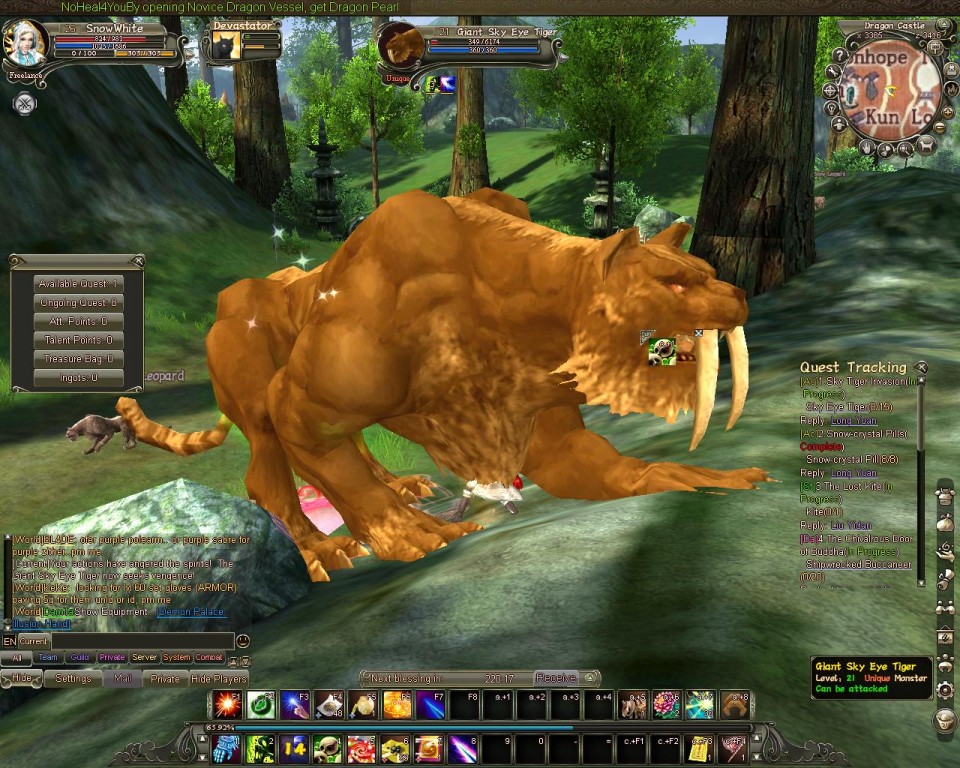This screenshot has height=768, width=960.
Task: Open the Settings button below chat
Action: (73, 678)
